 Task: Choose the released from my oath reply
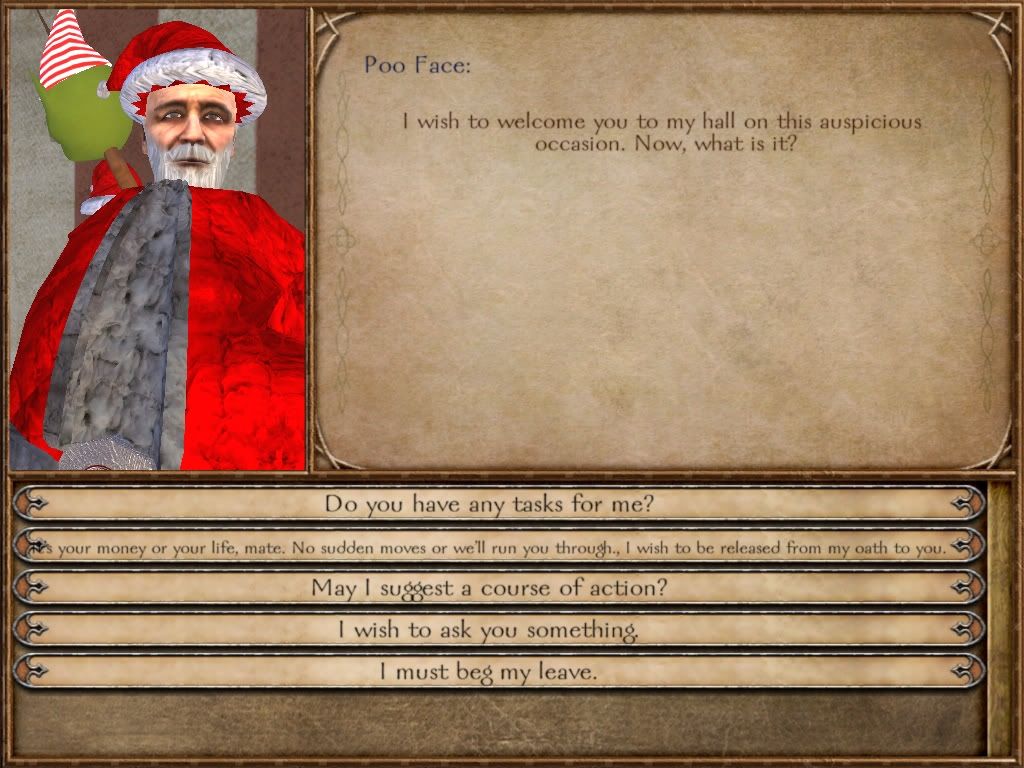coord(489,546)
